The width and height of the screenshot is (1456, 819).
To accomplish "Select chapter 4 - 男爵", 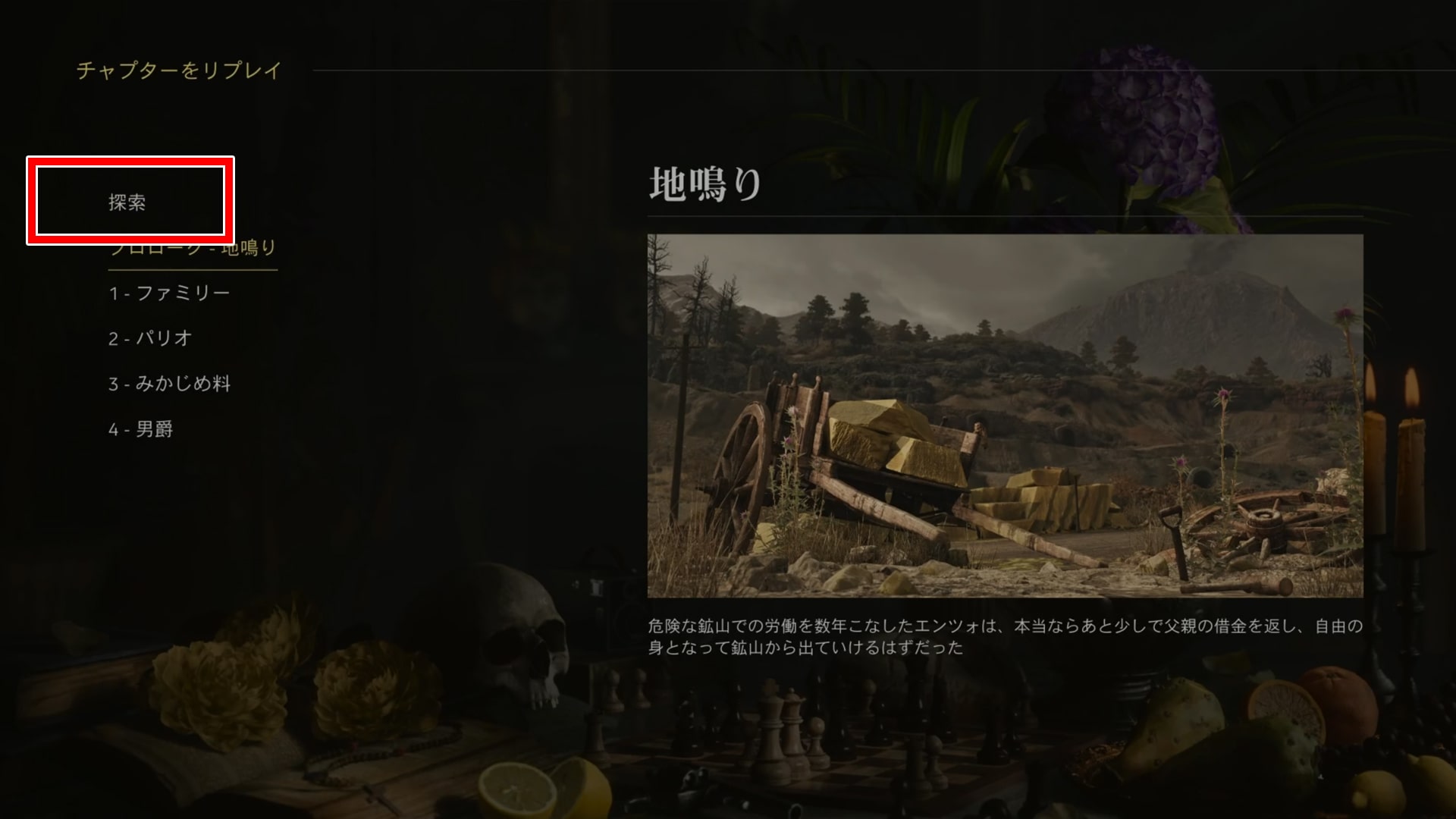I will pyautogui.click(x=141, y=429).
